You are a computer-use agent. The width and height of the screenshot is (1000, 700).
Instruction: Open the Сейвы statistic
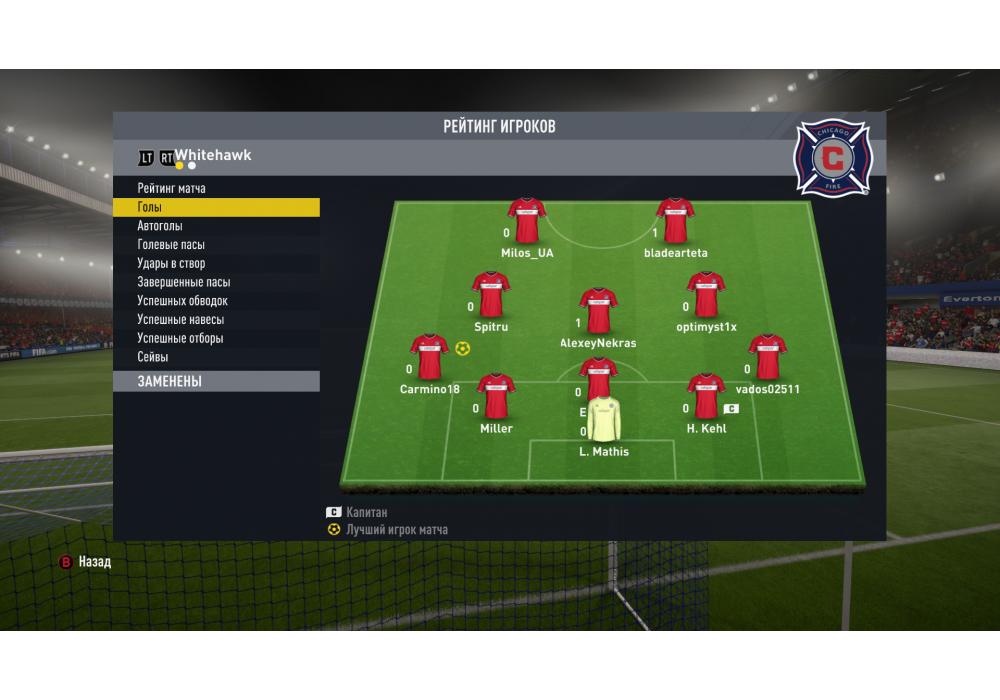(153, 357)
